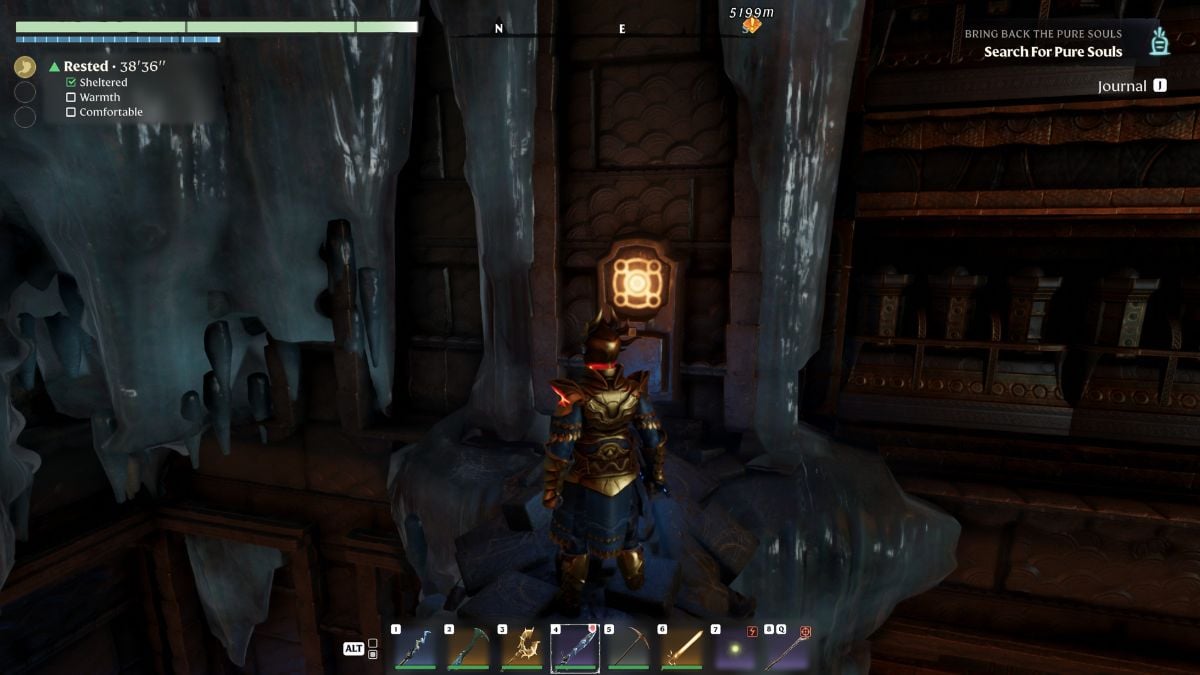The height and width of the screenshot is (675, 1200).
Task: Choose the long staff in slot 8
Action: 786,648
